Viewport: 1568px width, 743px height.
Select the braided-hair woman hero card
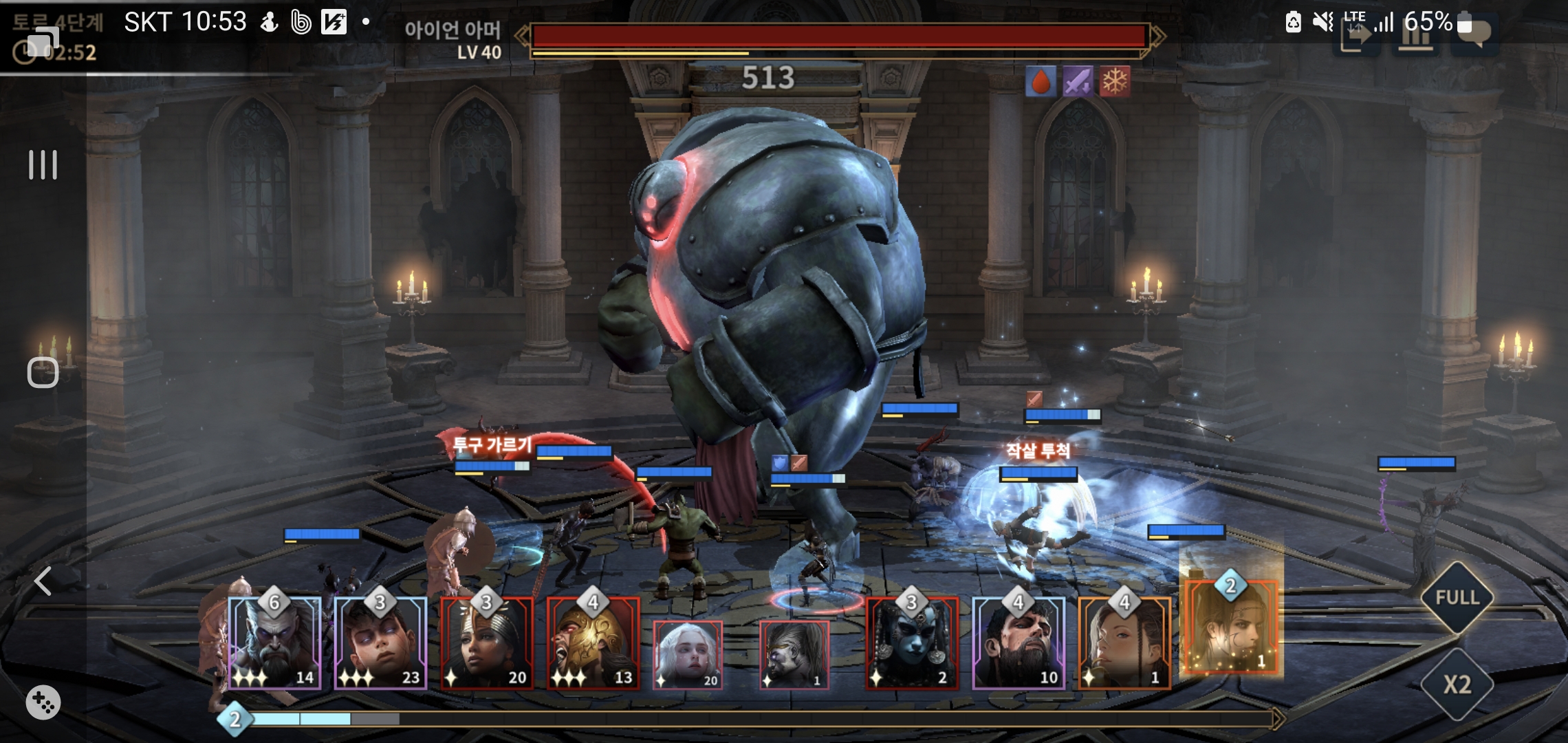point(1124,643)
